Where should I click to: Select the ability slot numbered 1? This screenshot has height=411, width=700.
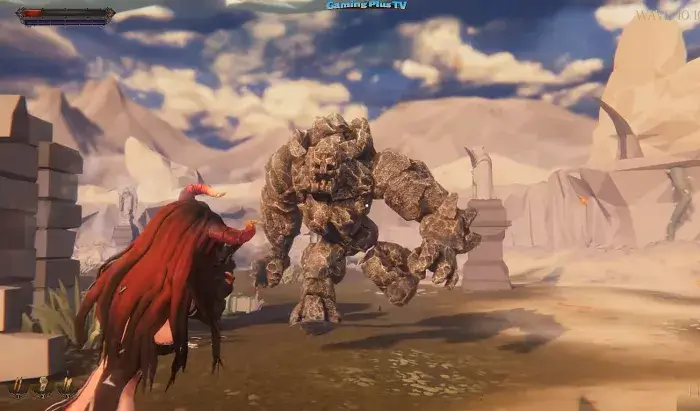tap(18, 386)
